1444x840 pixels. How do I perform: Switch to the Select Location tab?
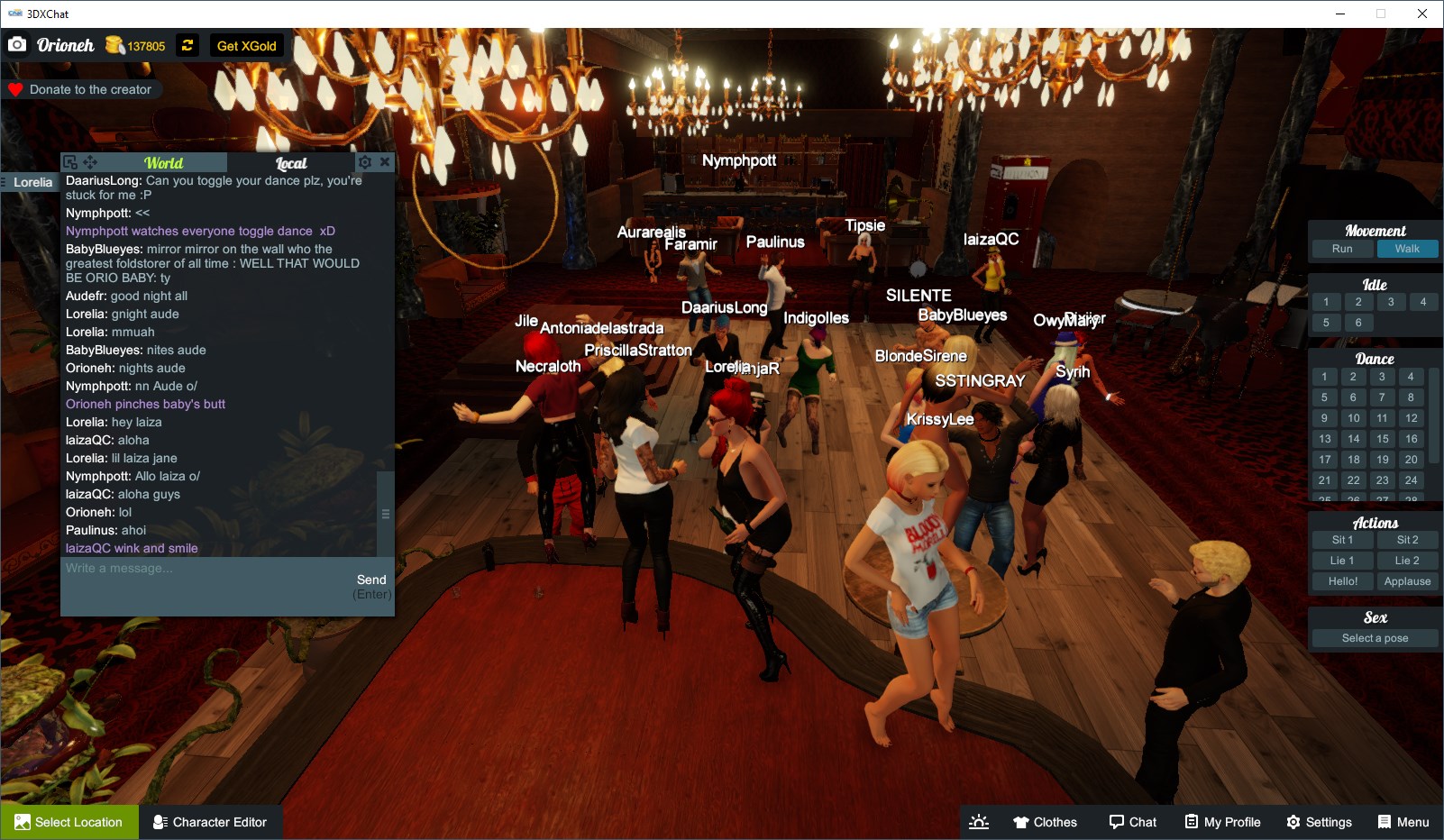(69, 821)
